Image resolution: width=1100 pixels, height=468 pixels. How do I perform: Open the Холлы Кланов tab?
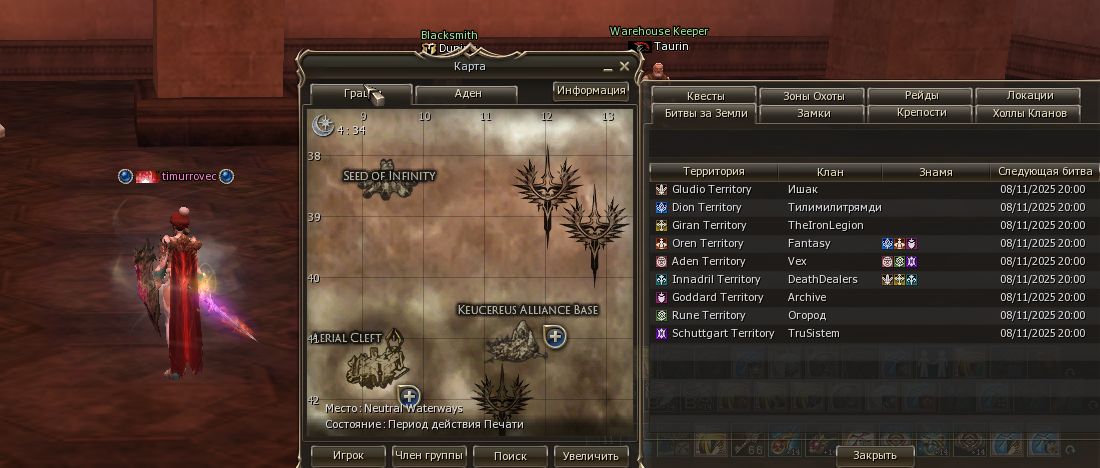(1029, 114)
